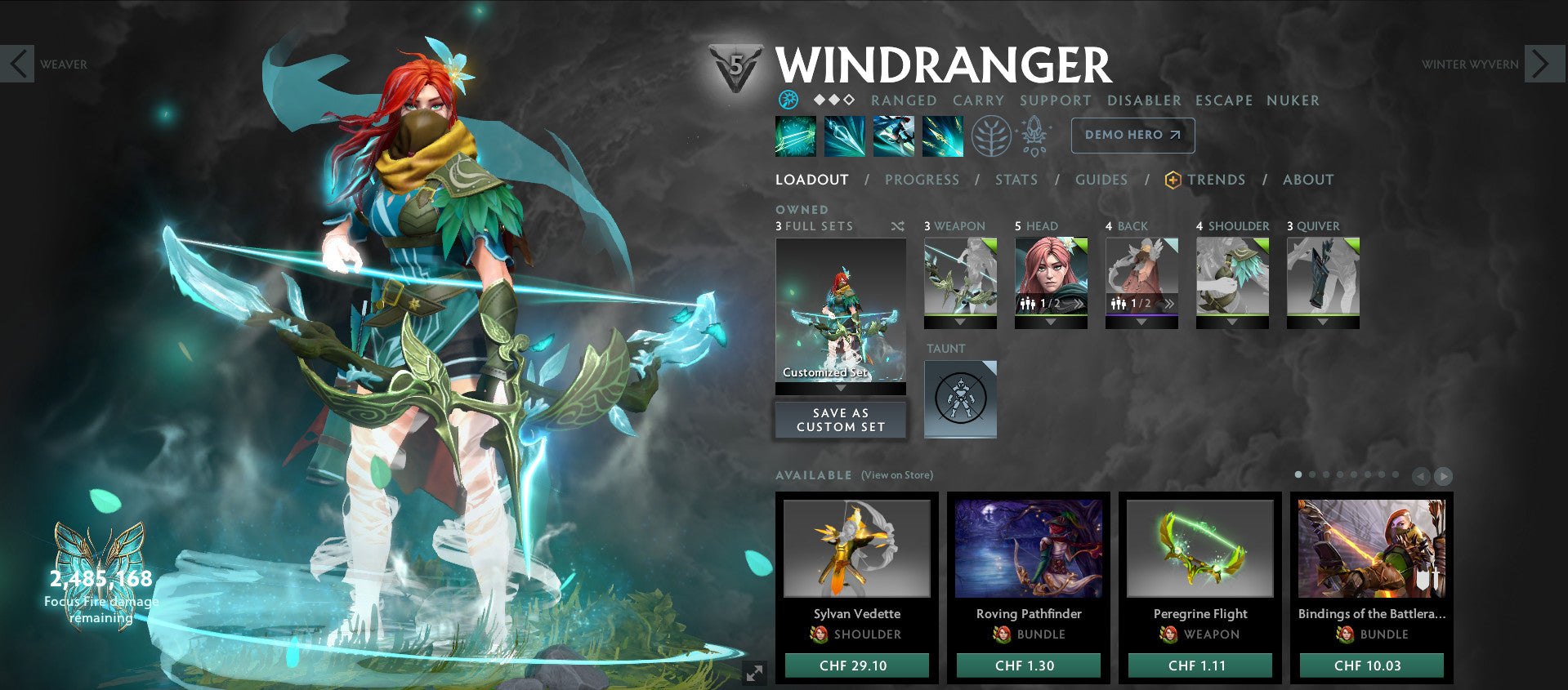Select the Shackleshot ability icon
1568x690 pixels.
pyautogui.click(x=795, y=136)
